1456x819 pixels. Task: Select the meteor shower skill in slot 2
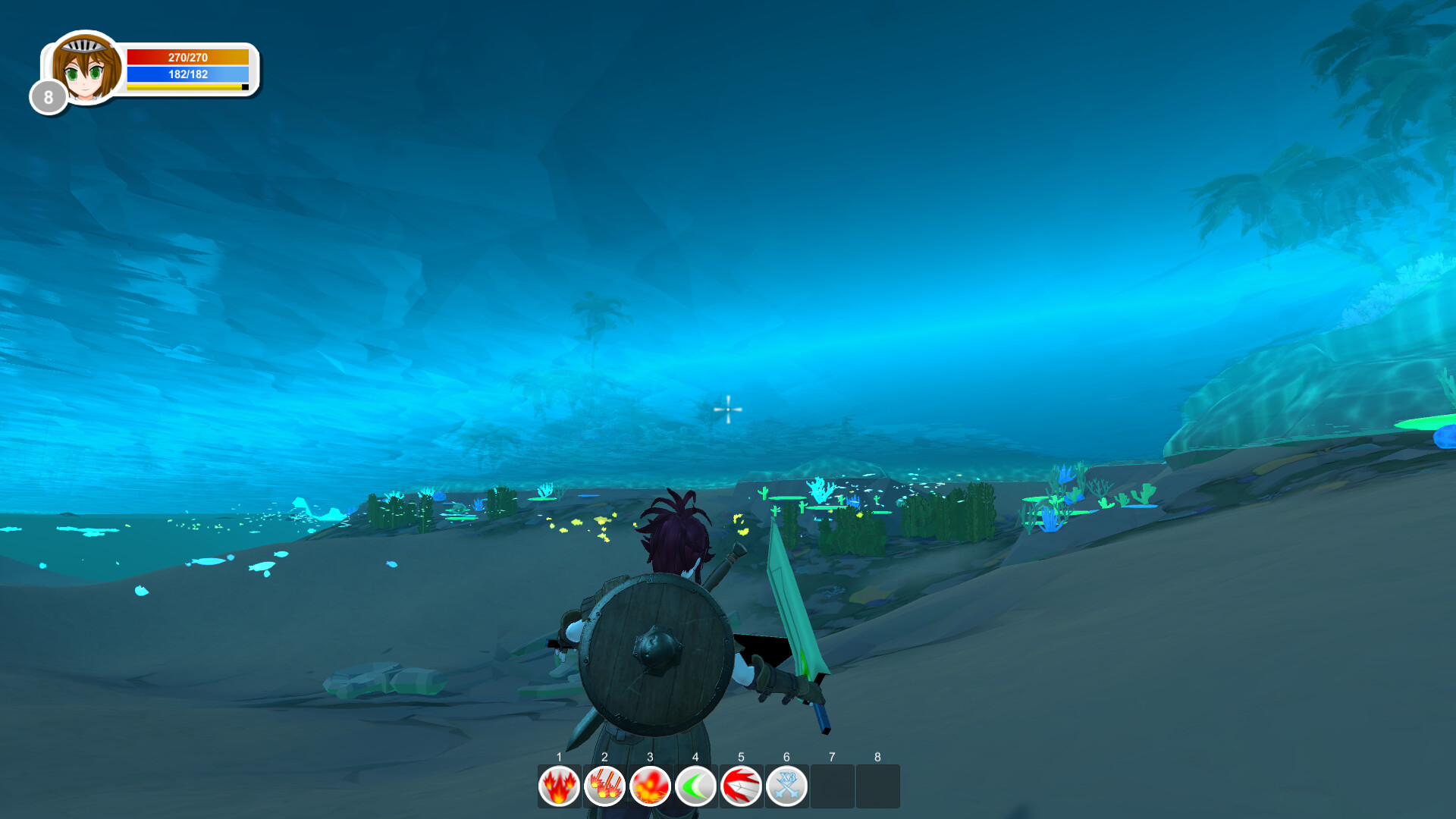coord(604,786)
